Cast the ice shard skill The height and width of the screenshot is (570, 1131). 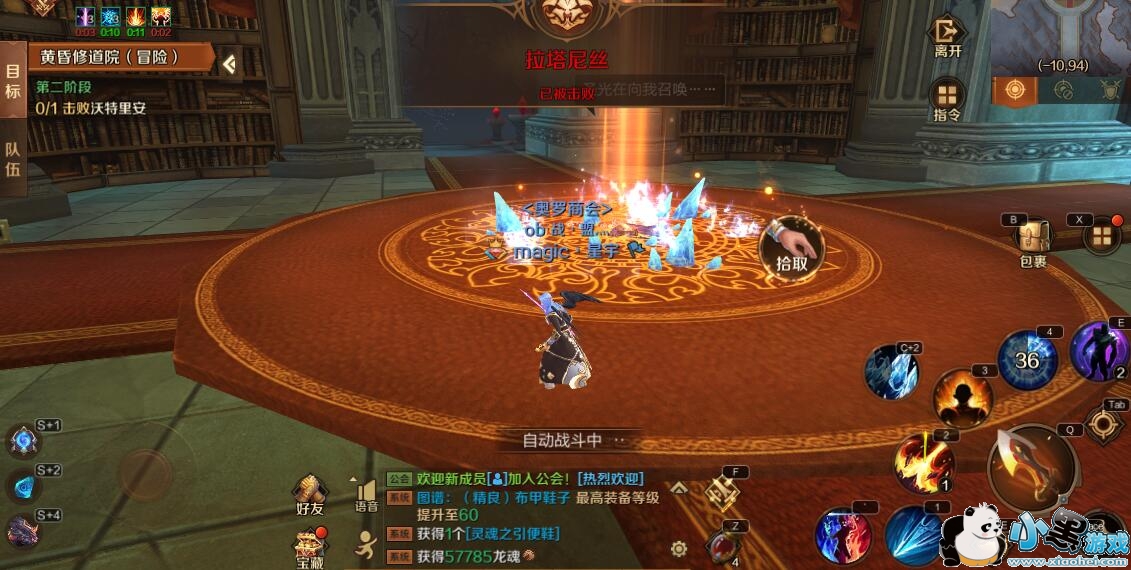pyautogui.click(x=891, y=371)
